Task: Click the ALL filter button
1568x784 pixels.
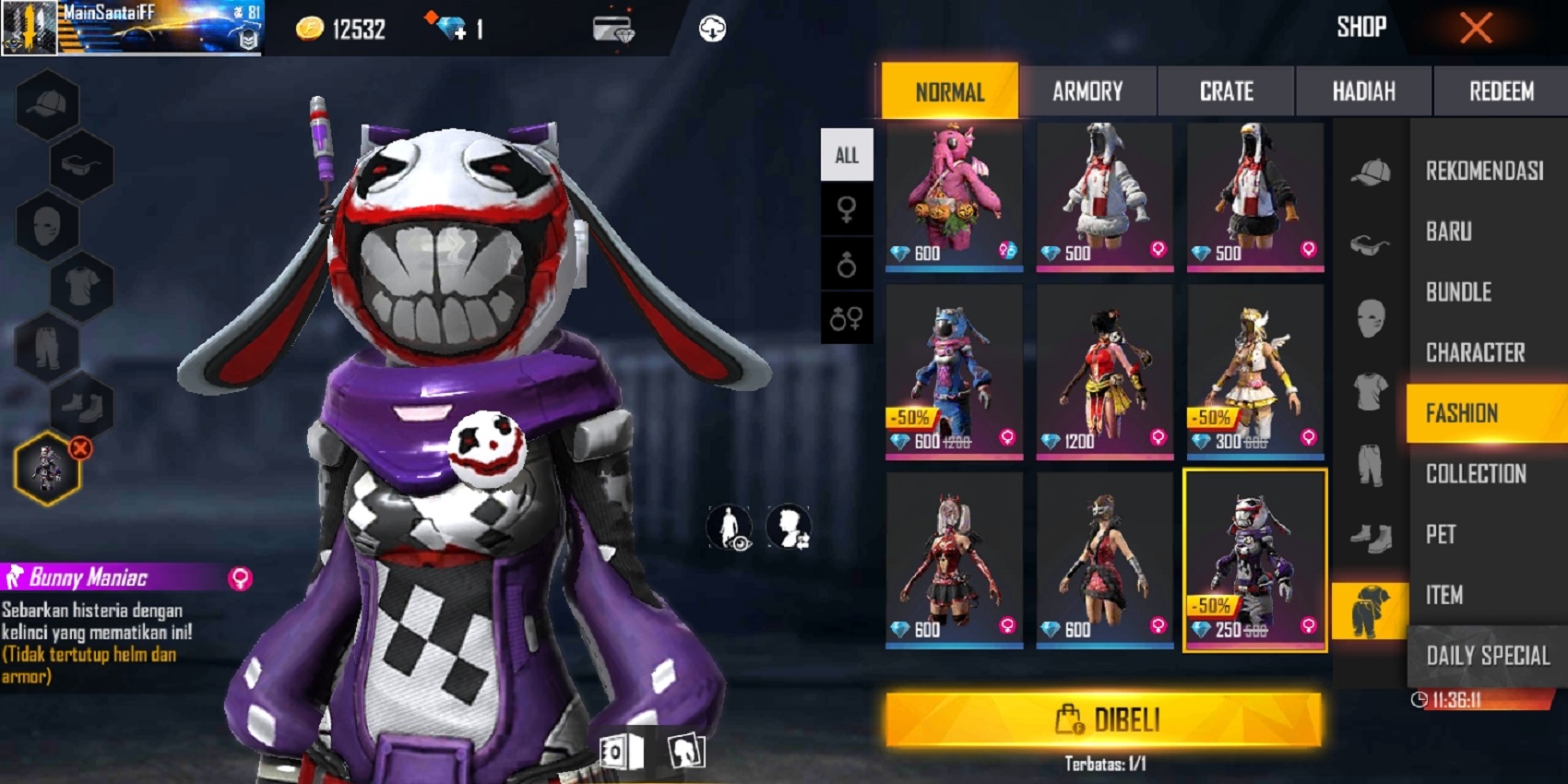Action: (846, 155)
